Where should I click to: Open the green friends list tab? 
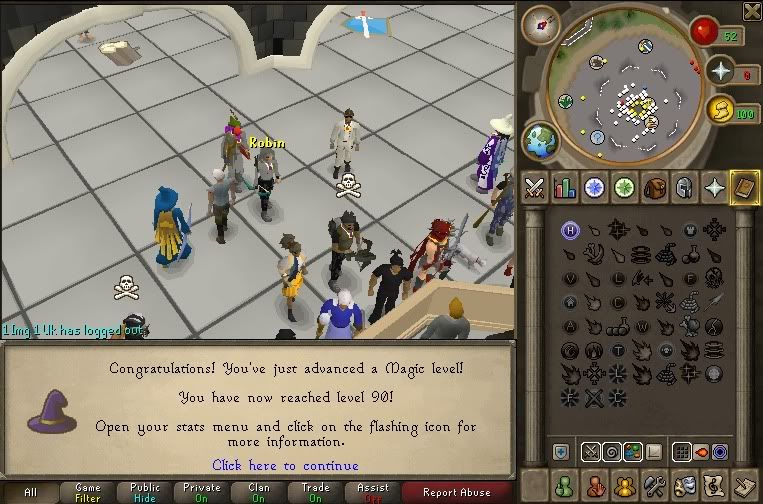coord(565,485)
